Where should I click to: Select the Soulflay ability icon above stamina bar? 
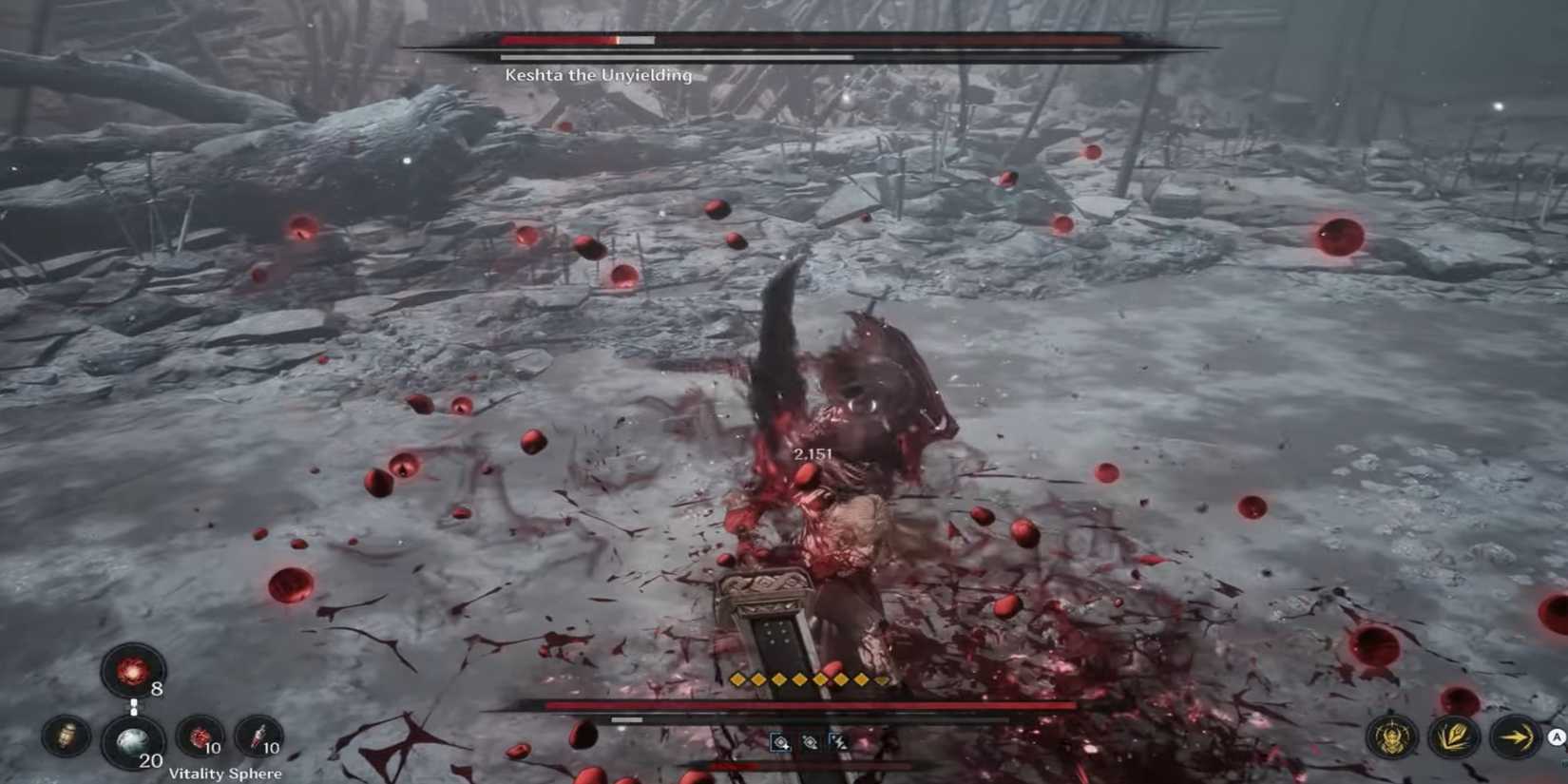(x=780, y=742)
